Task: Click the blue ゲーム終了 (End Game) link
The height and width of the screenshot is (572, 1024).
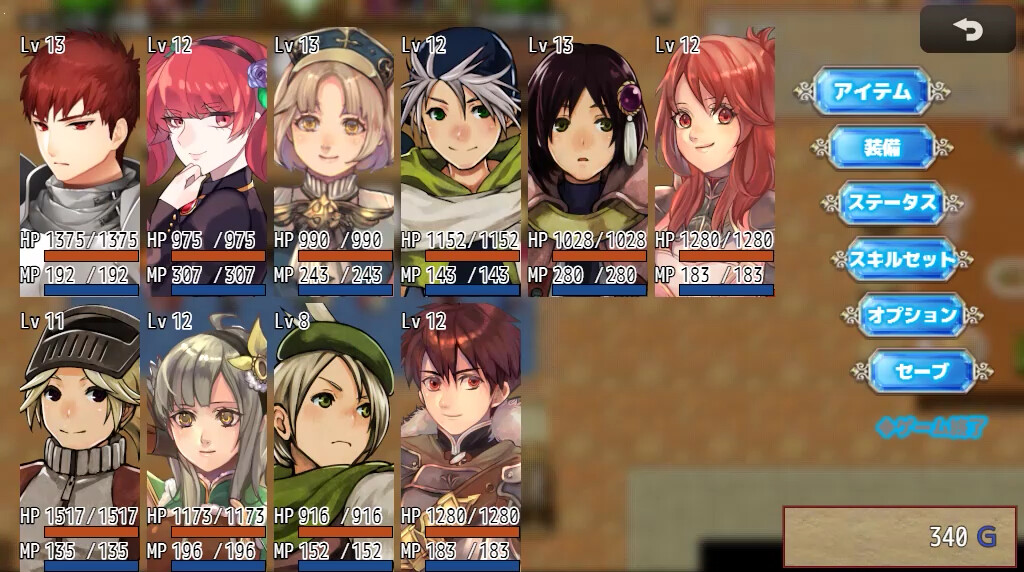Action: (x=931, y=427)
